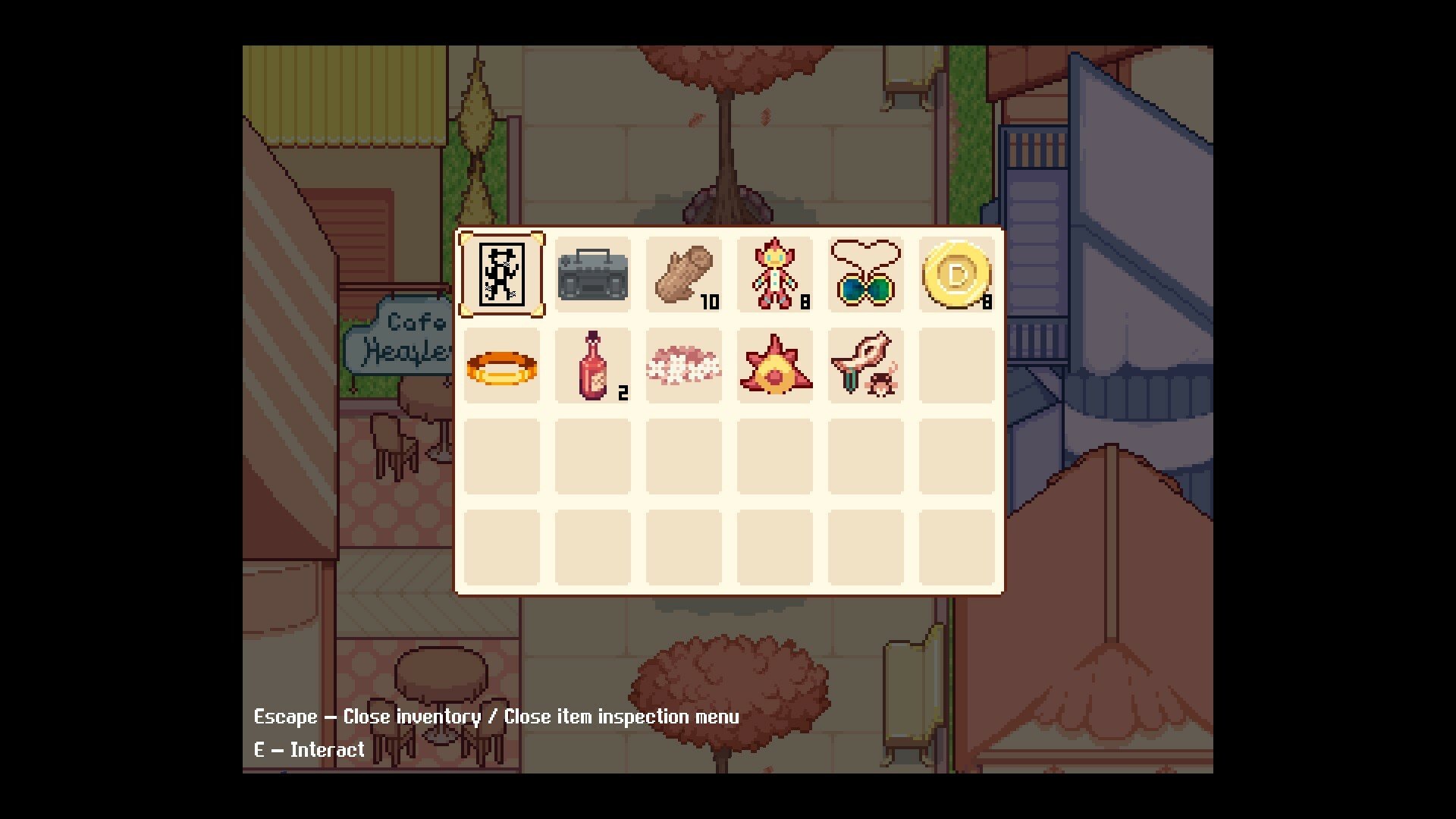Image resolution: width=1456 pixels, height=819 pixels.
Task: Select the bird mask with crab item
Action: pos(865,366)
